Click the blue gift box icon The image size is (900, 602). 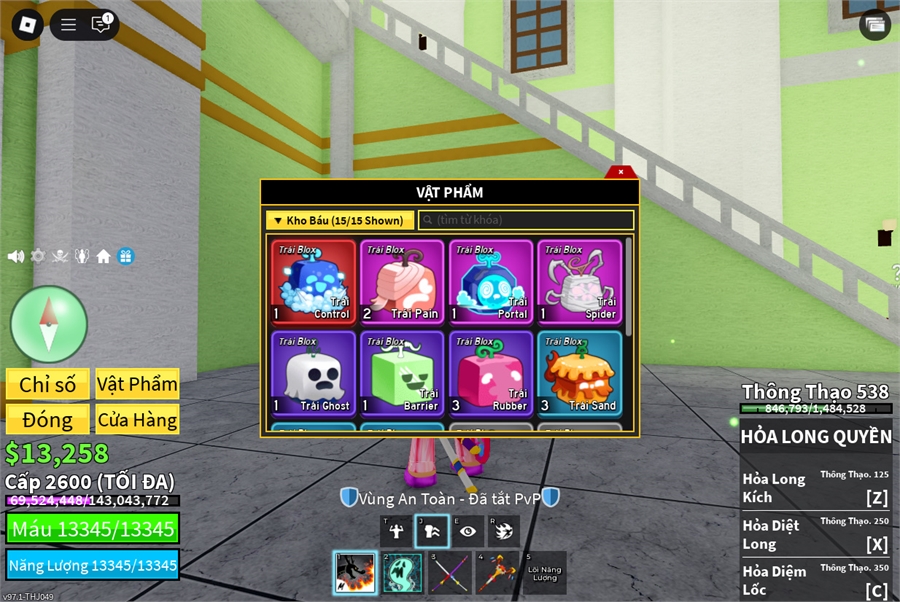point(125,256)
